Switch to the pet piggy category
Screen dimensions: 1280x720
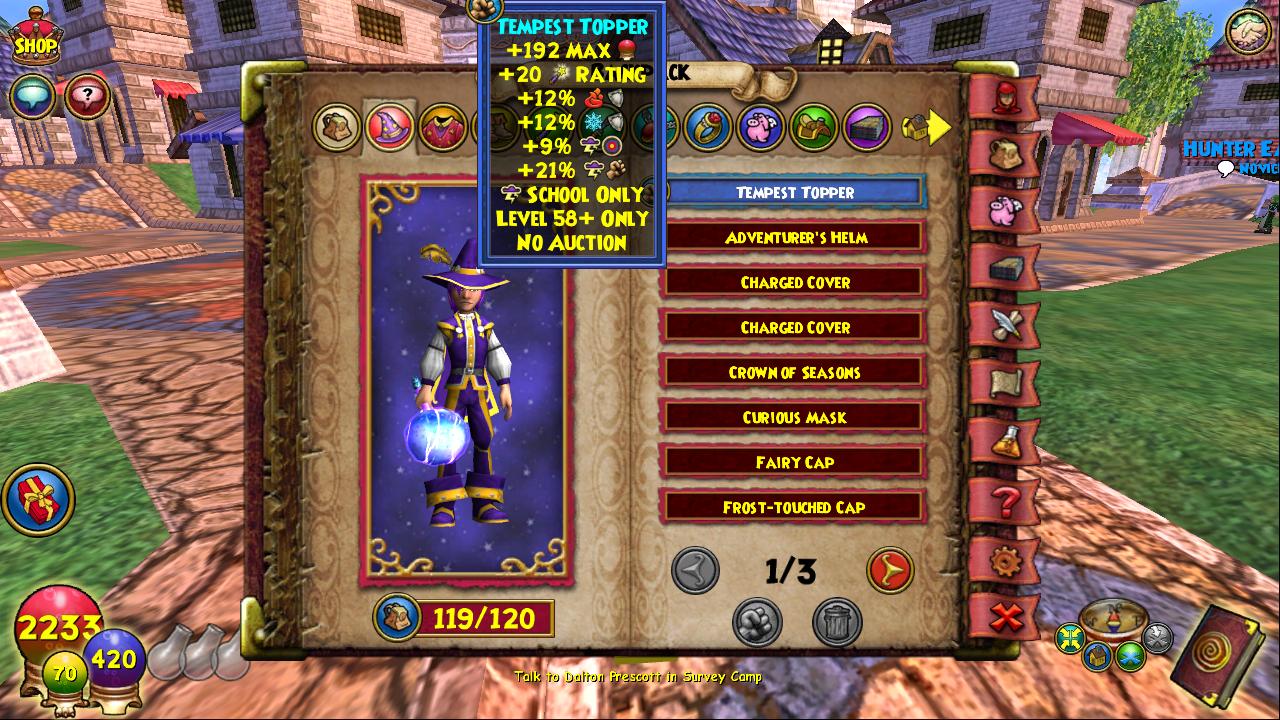(760, 127)
